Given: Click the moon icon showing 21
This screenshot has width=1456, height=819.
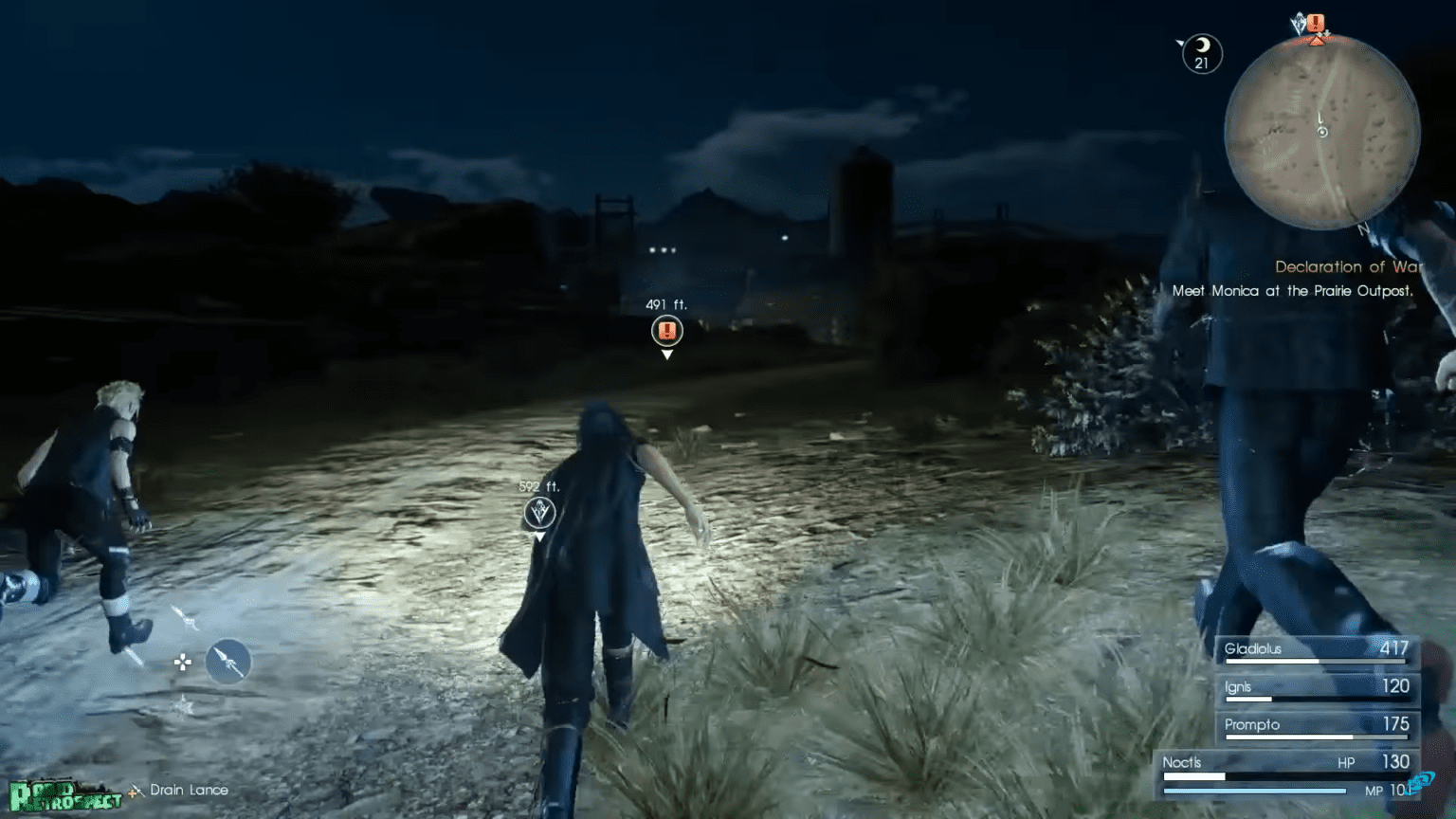Looking at the screenshot, I should 1201,53.
